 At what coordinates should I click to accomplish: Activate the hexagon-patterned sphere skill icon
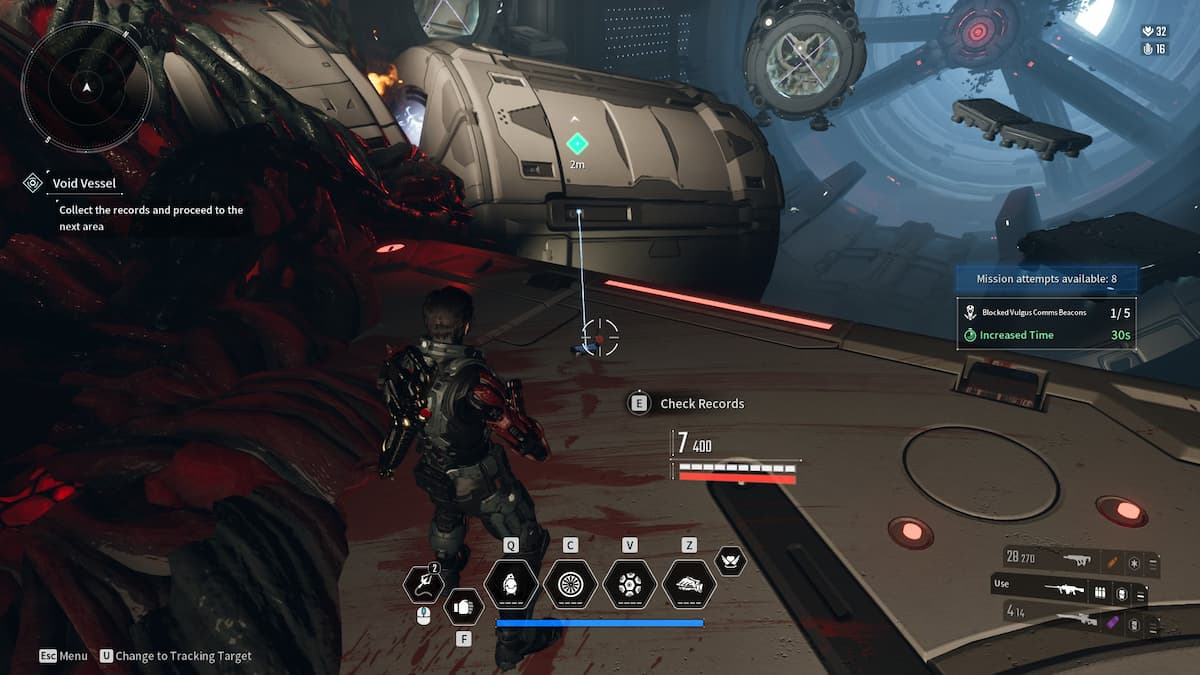(x=629, y=583)
